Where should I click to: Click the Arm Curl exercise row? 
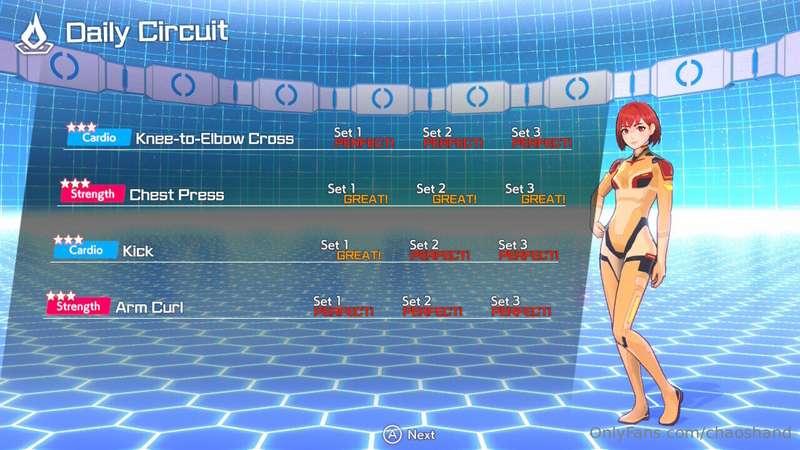[x=150, y=307]
